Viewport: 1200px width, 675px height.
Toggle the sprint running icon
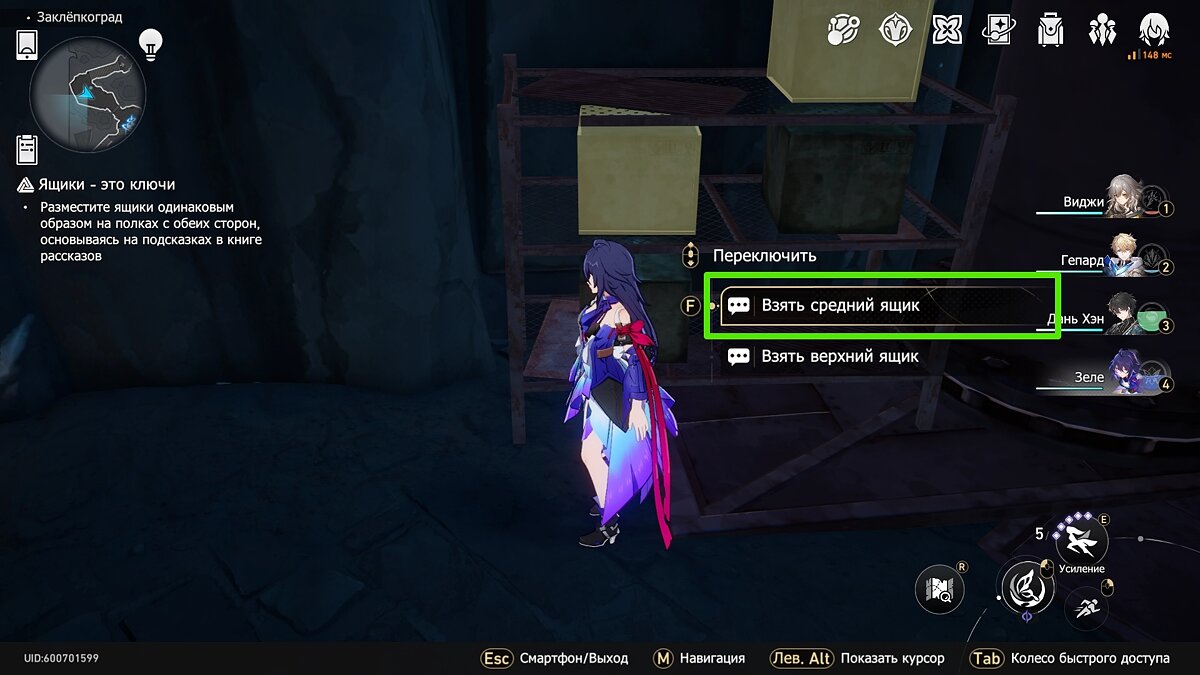[x=1086, y=606]
